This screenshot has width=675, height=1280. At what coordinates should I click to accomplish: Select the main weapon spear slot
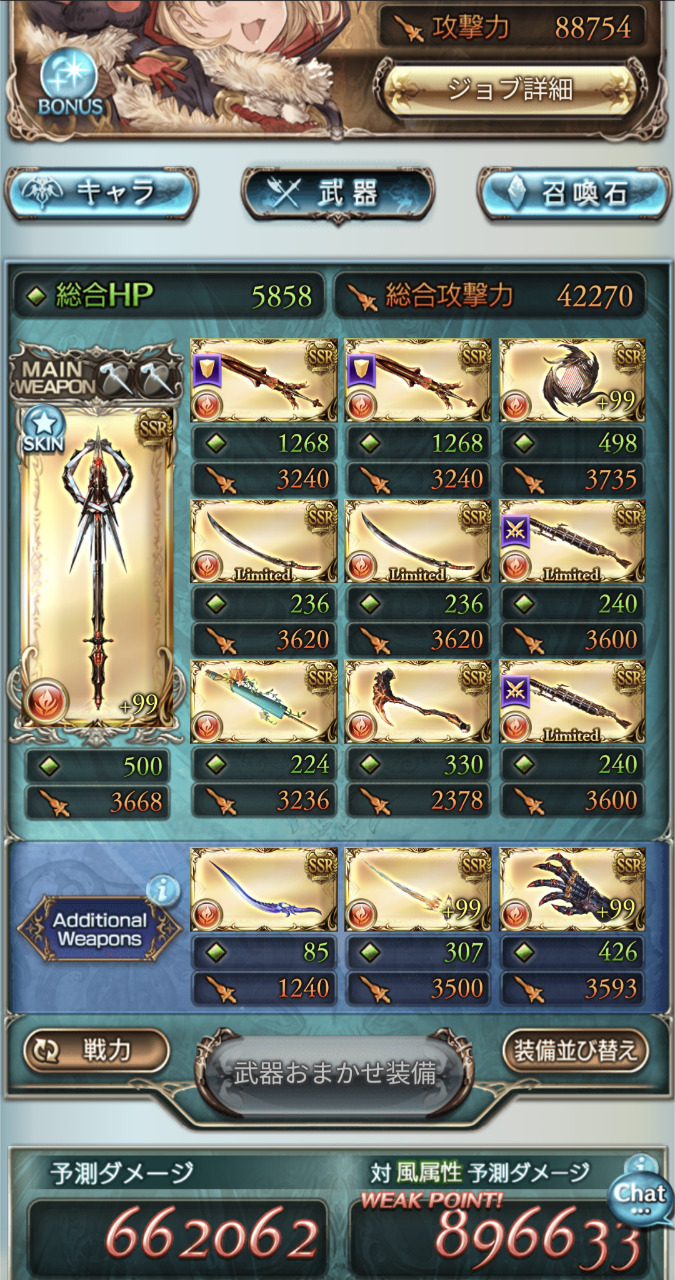coord(96,563)
